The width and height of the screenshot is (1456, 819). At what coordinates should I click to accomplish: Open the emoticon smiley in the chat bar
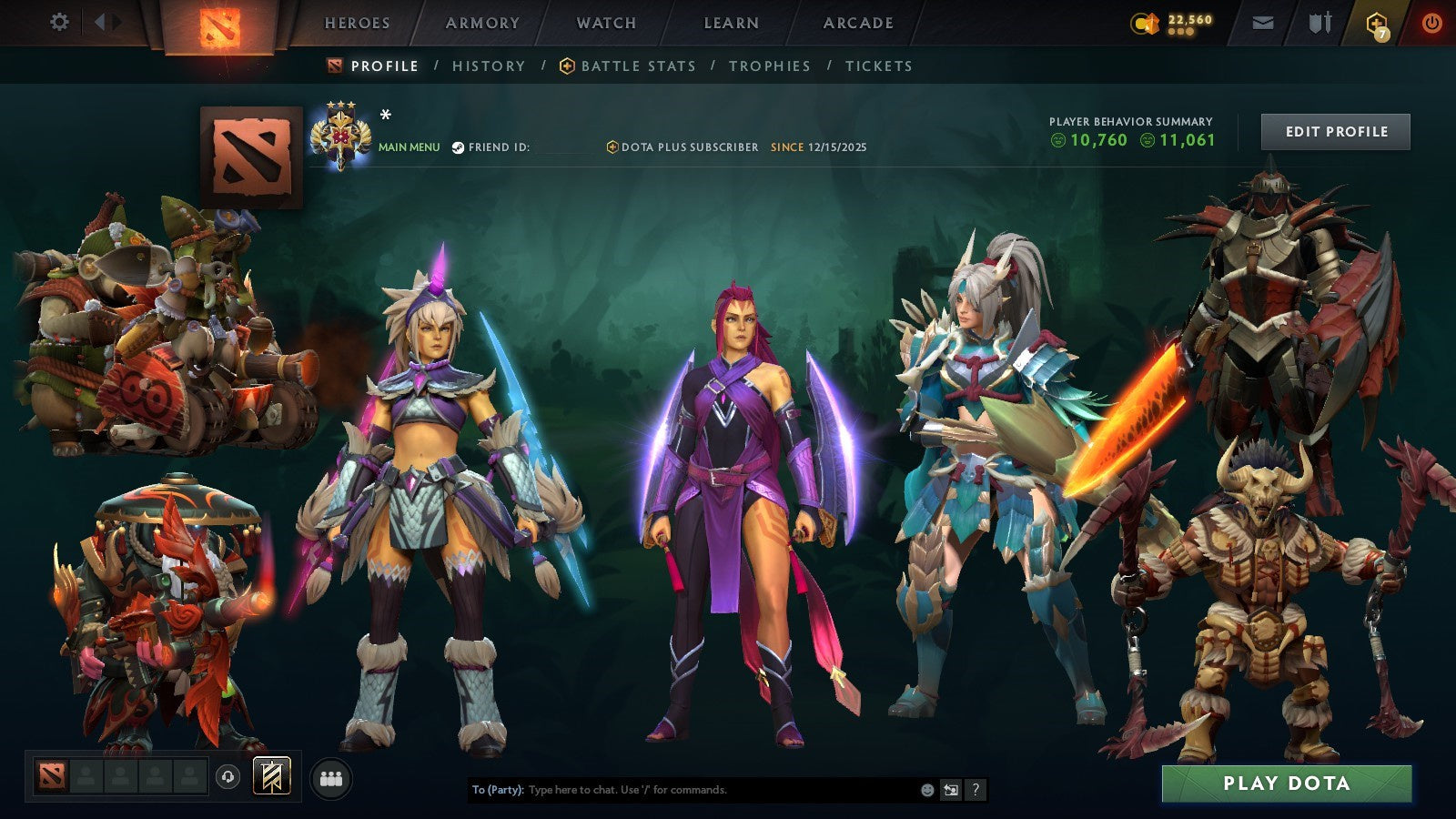click(927, 789)
